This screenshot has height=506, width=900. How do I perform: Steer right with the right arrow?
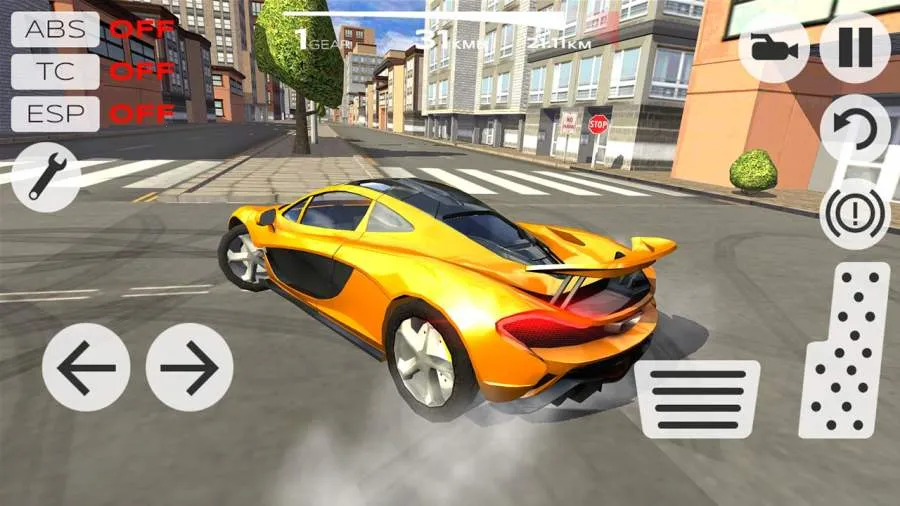[190, 367]
